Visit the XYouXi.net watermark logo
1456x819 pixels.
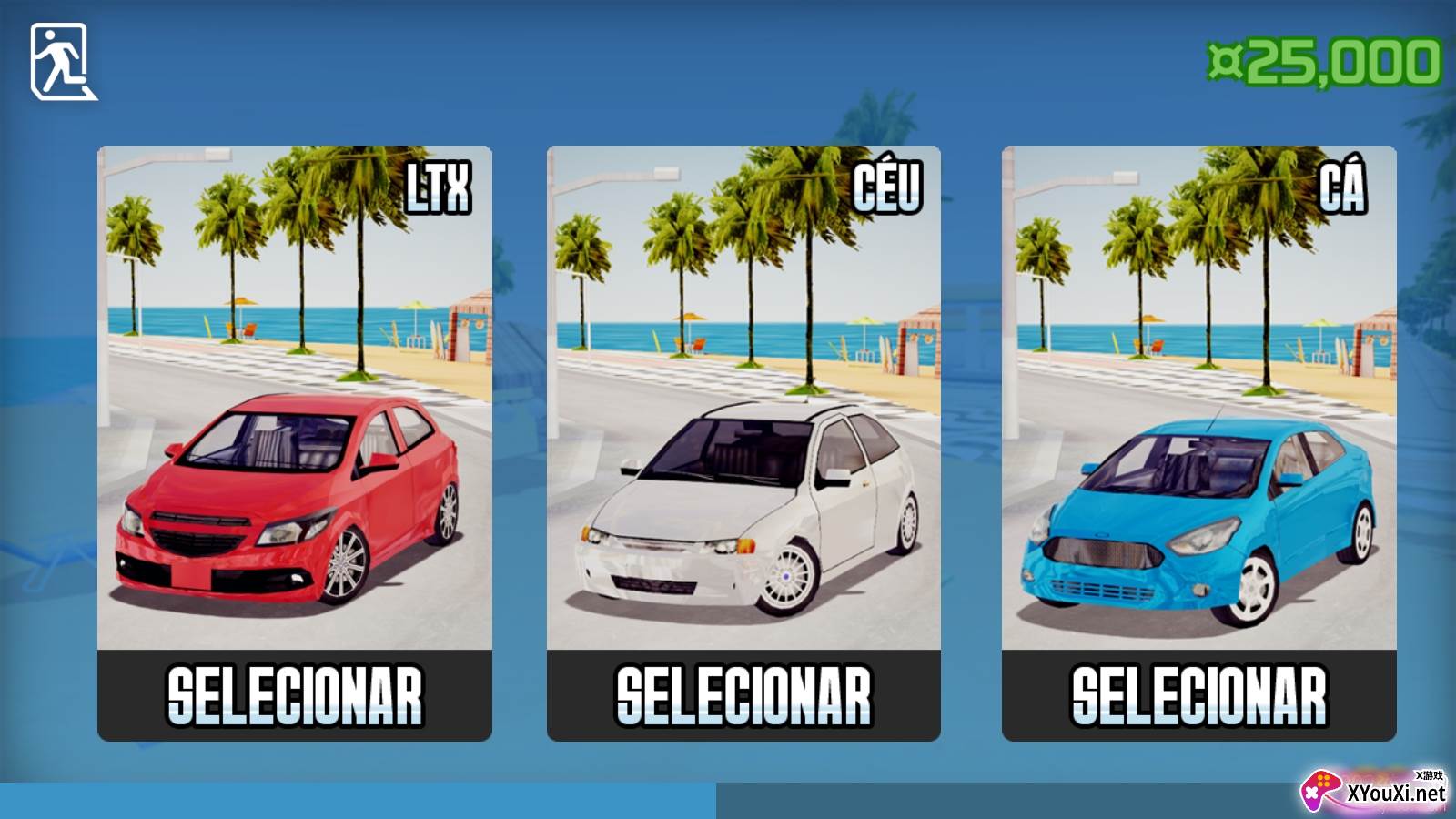[1374, 791]
